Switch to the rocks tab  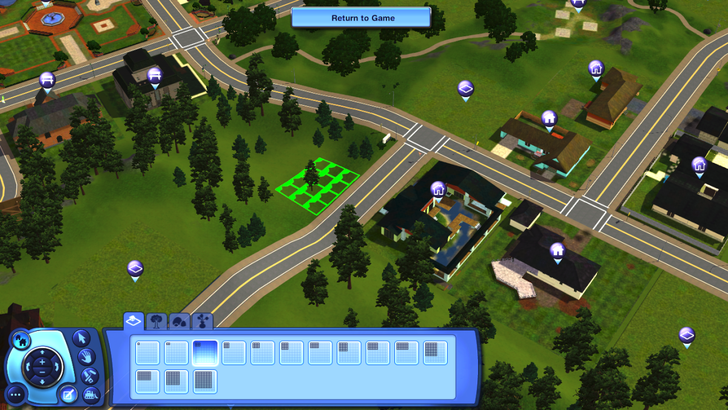point(180,321)
